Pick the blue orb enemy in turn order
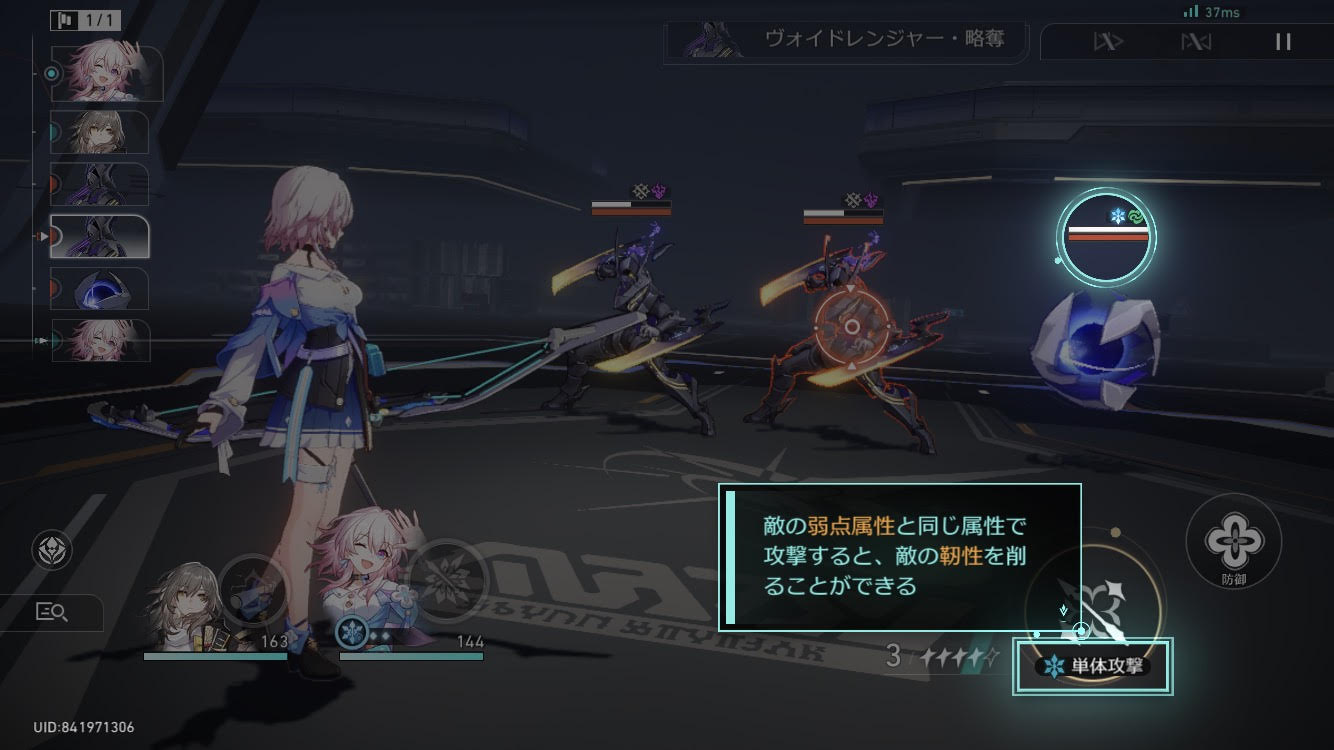 click(100, 289)
